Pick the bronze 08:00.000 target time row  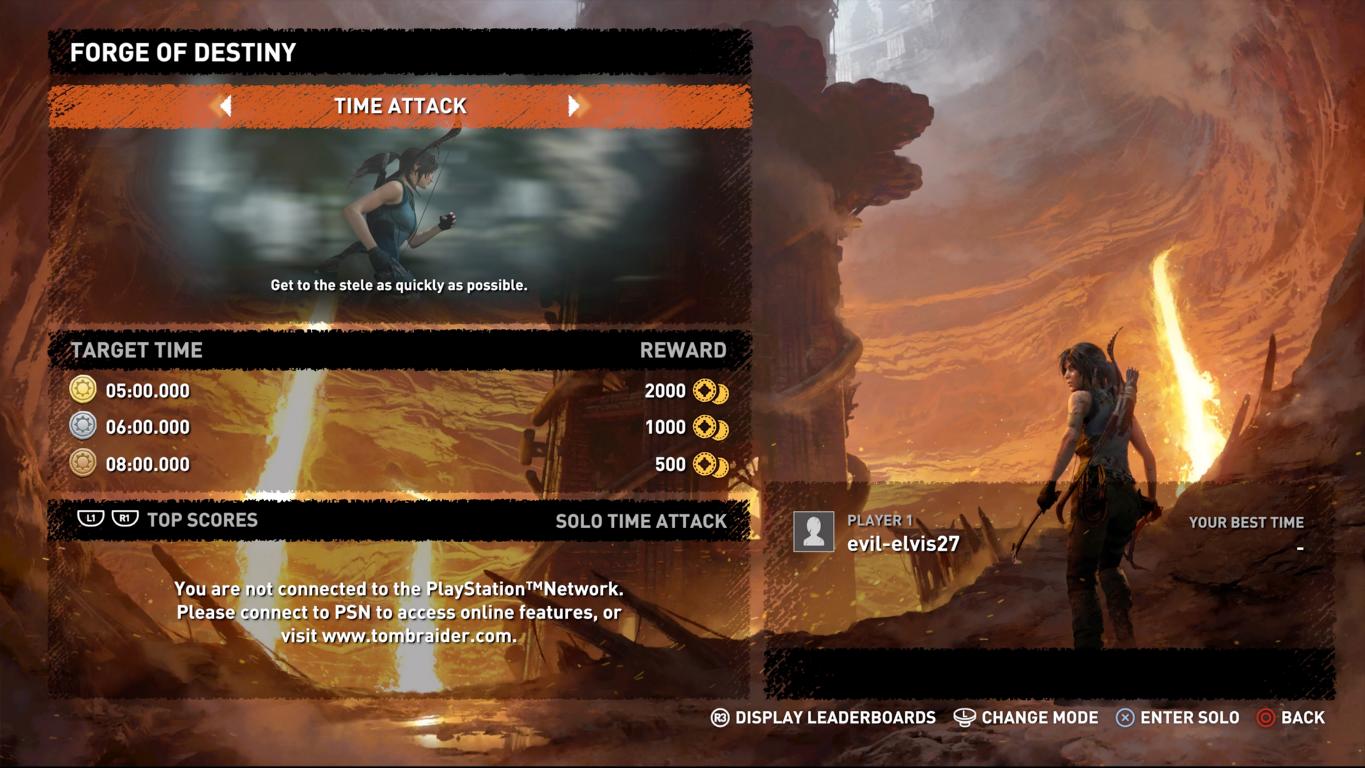pyautogui.click(x=399, y=464)
